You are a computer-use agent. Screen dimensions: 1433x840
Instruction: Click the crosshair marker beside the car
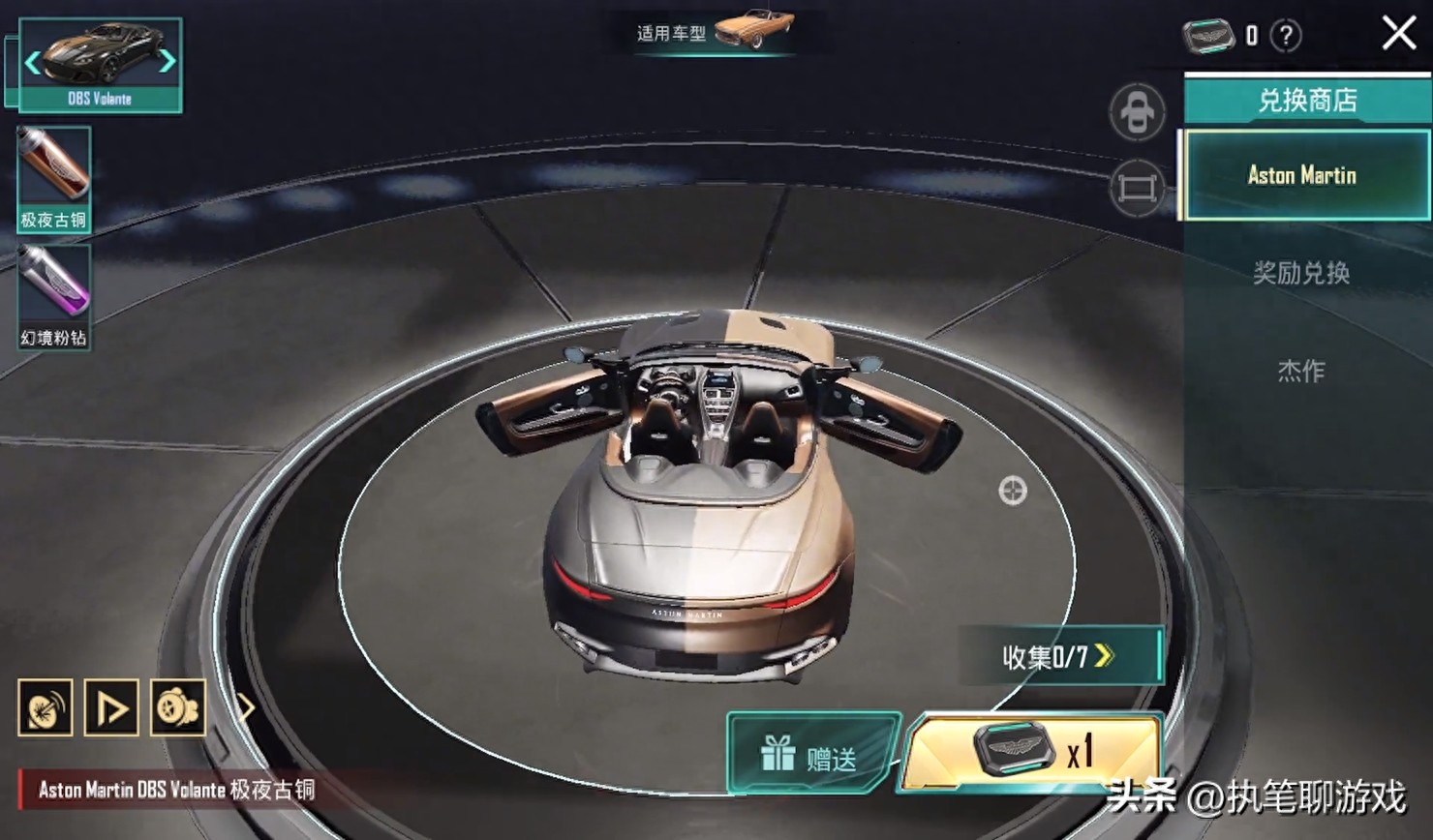coord(1012,491)
